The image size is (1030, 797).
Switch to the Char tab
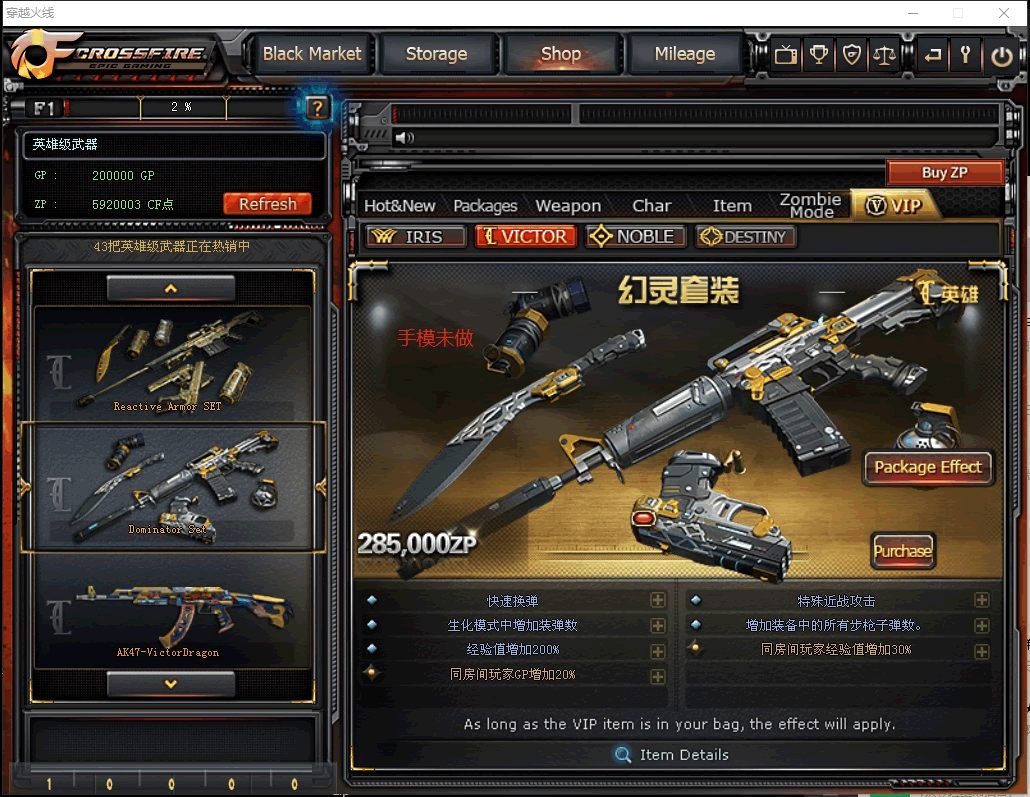(x=652, y=206)
